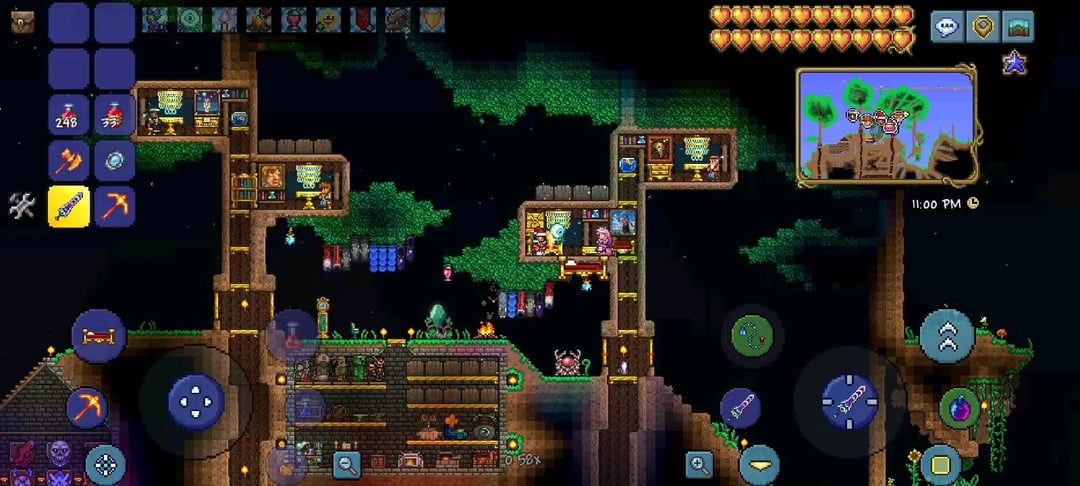Click the zoom-in magnifier button
This screenshot has height=486, width=1080.
pos(699,462)
